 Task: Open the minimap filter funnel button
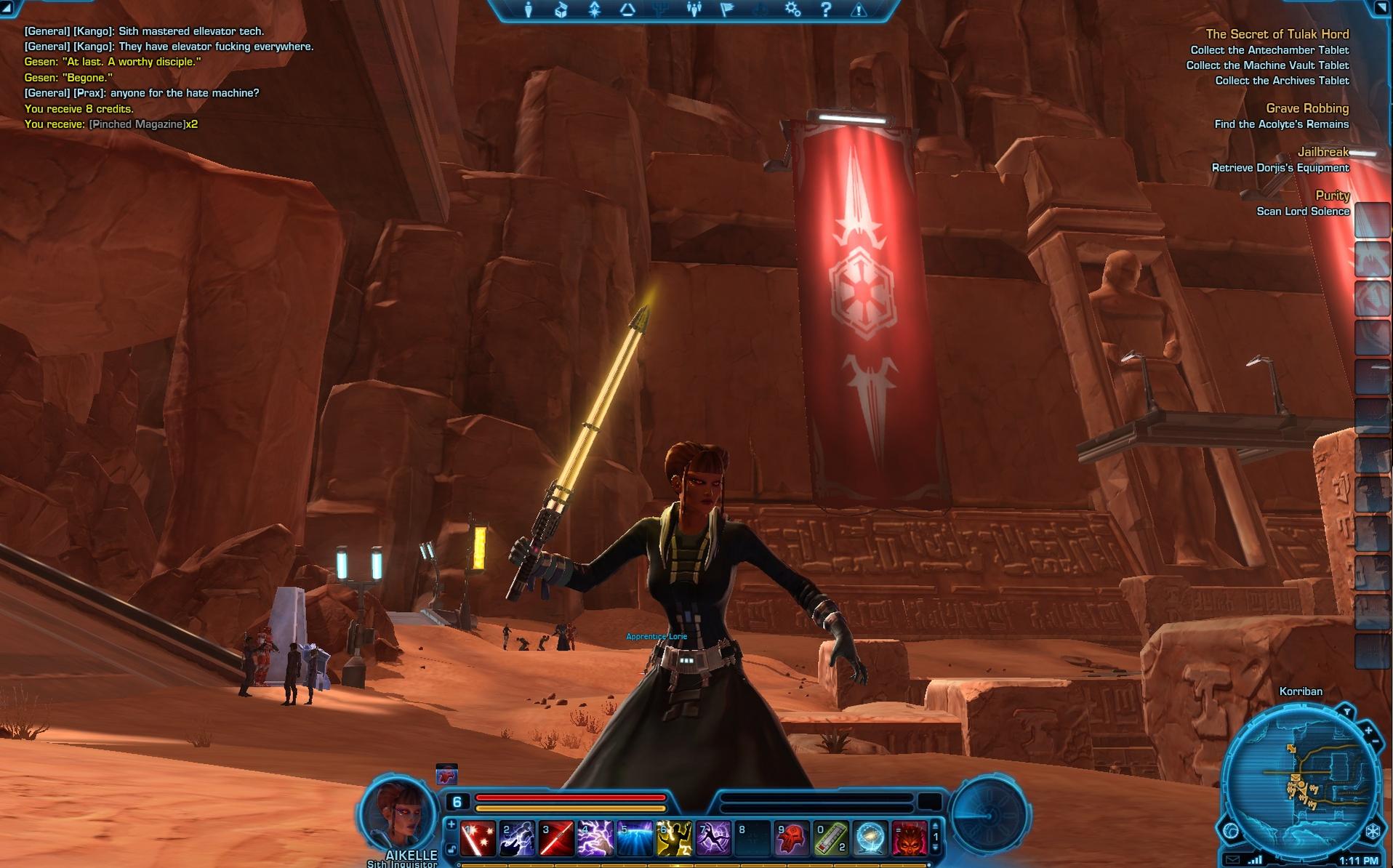click(x=1346, y=712)
